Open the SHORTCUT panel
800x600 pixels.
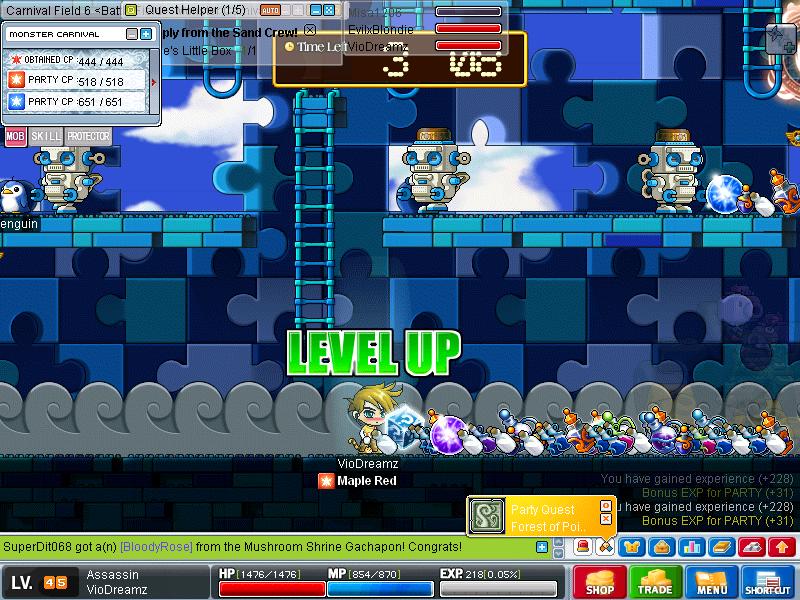point(768,583)
